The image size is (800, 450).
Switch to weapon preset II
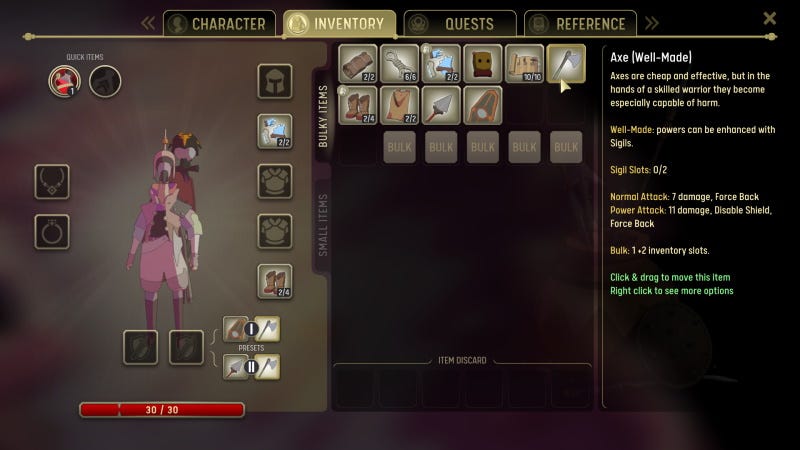pos(252,367)
